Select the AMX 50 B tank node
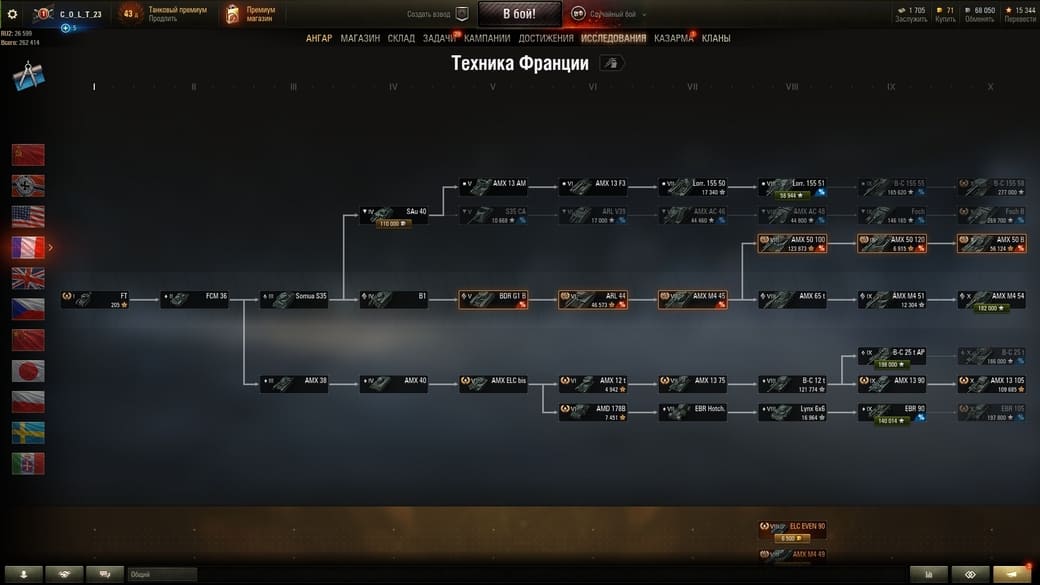1040x585 pixels. 991,243
